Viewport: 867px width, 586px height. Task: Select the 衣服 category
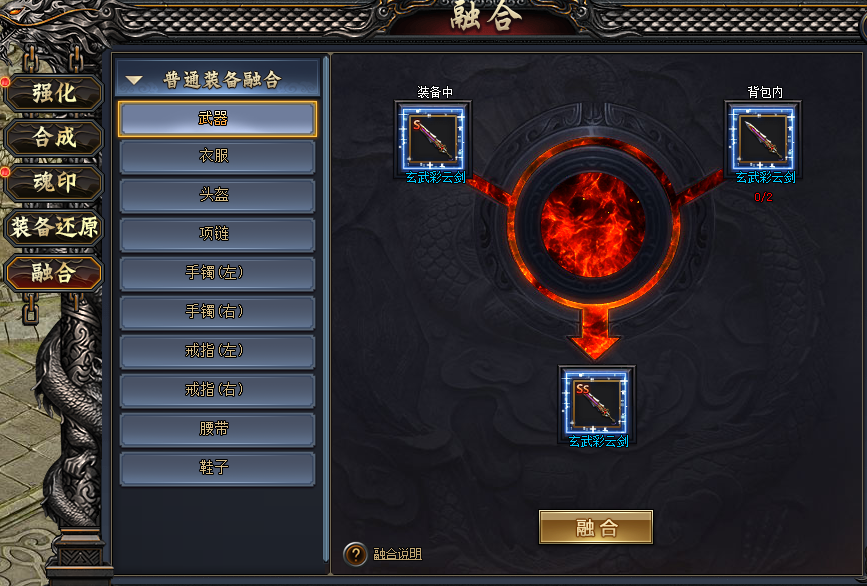[x=217, y=157]
